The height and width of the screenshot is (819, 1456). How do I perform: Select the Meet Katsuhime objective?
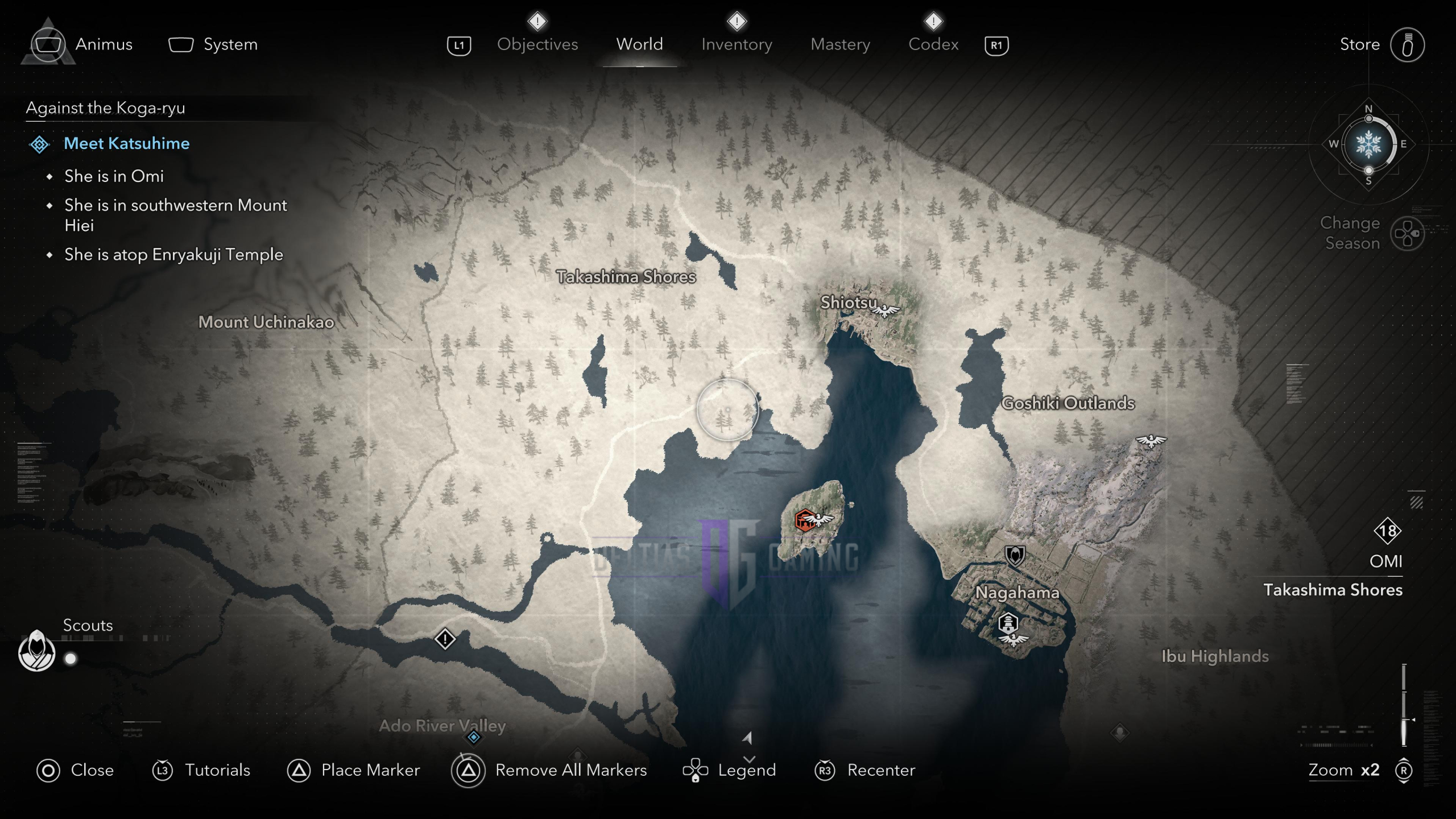pyautogui.click(x=126, y=143)
